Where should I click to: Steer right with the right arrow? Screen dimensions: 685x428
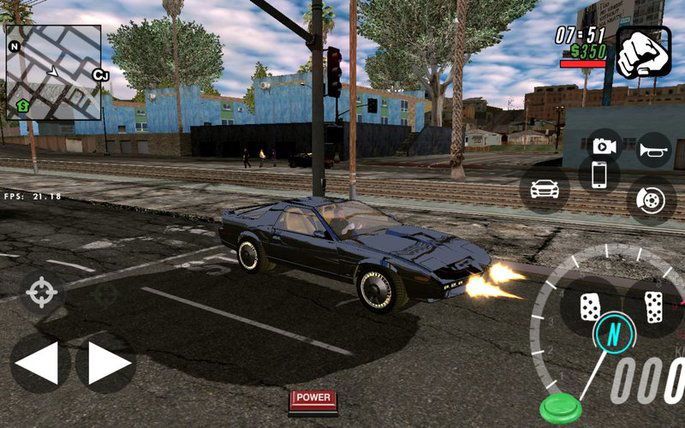[x=106, y=363]
